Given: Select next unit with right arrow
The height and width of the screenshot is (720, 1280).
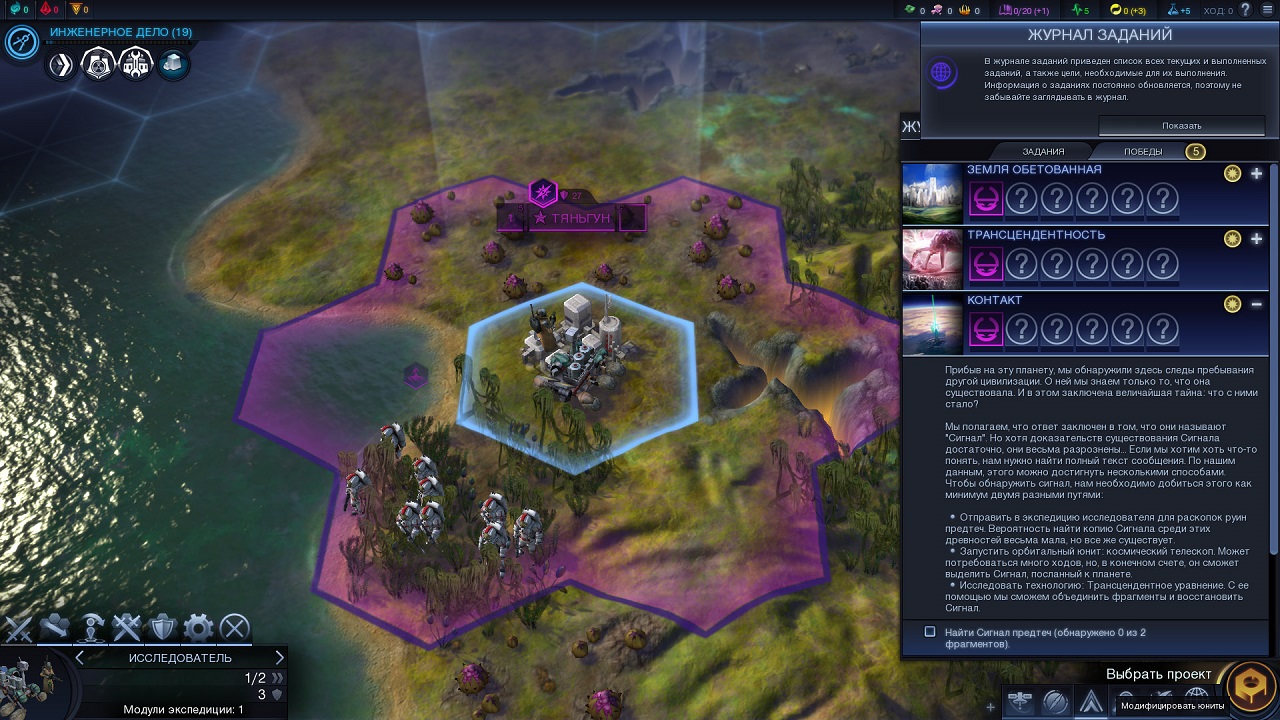Looking at the screenshot, I should pyautogui.click(x=279, y=657).
